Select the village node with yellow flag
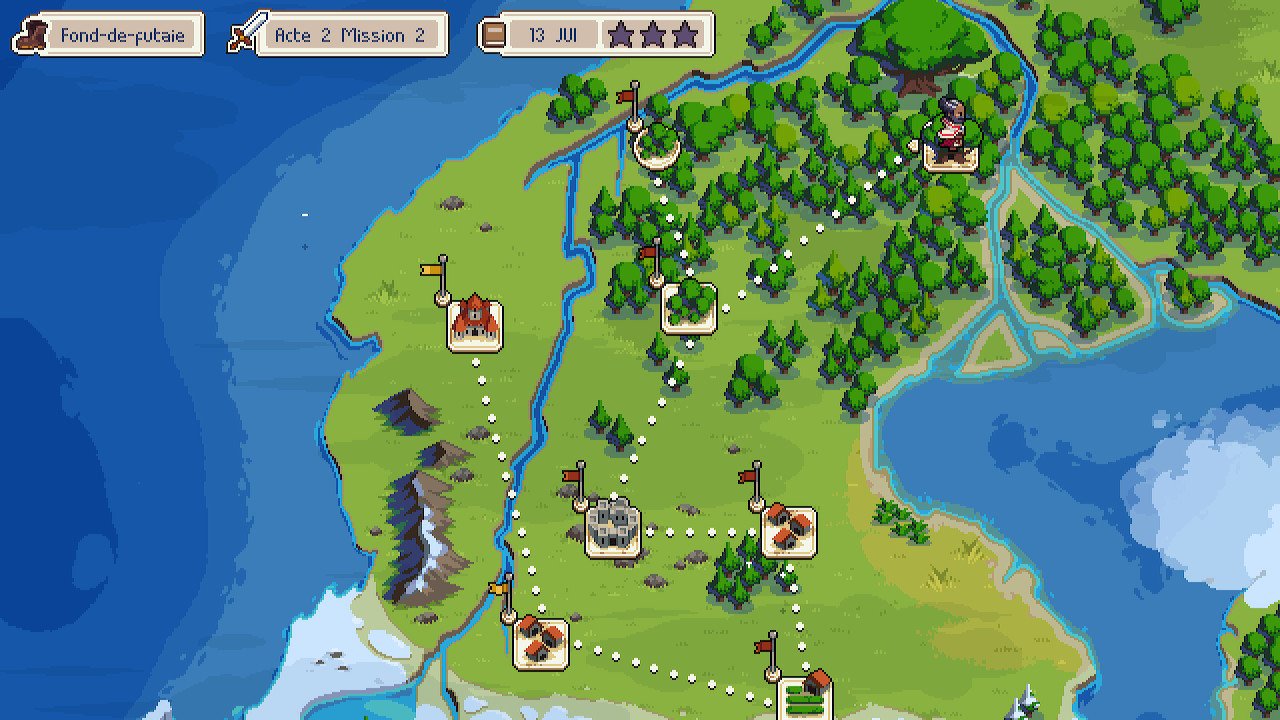 tap(540, 643)
